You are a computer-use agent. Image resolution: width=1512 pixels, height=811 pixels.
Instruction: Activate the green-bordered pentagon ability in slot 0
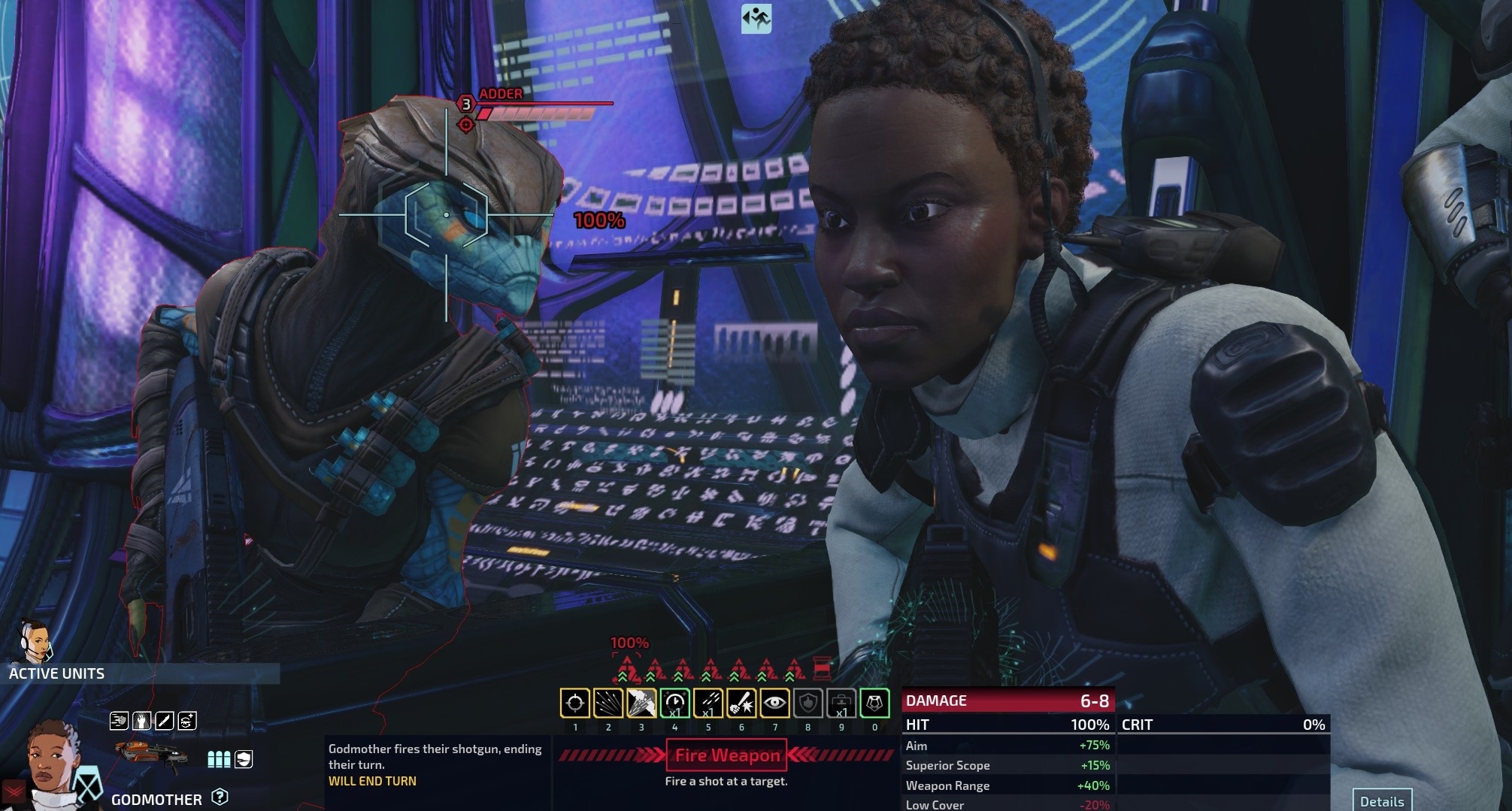(x=874, y=704)
